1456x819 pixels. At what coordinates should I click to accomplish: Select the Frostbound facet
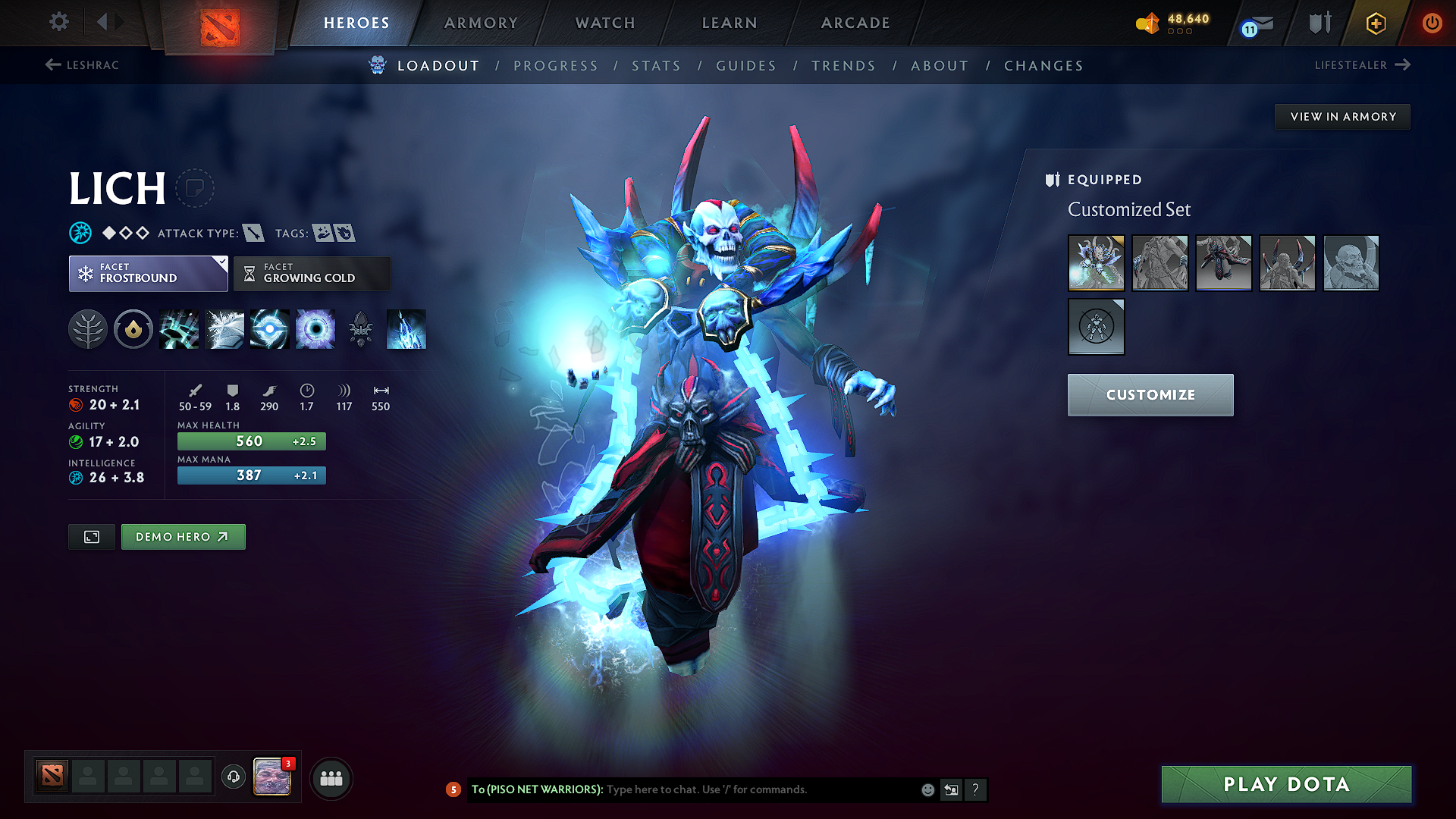pos(148,273)
